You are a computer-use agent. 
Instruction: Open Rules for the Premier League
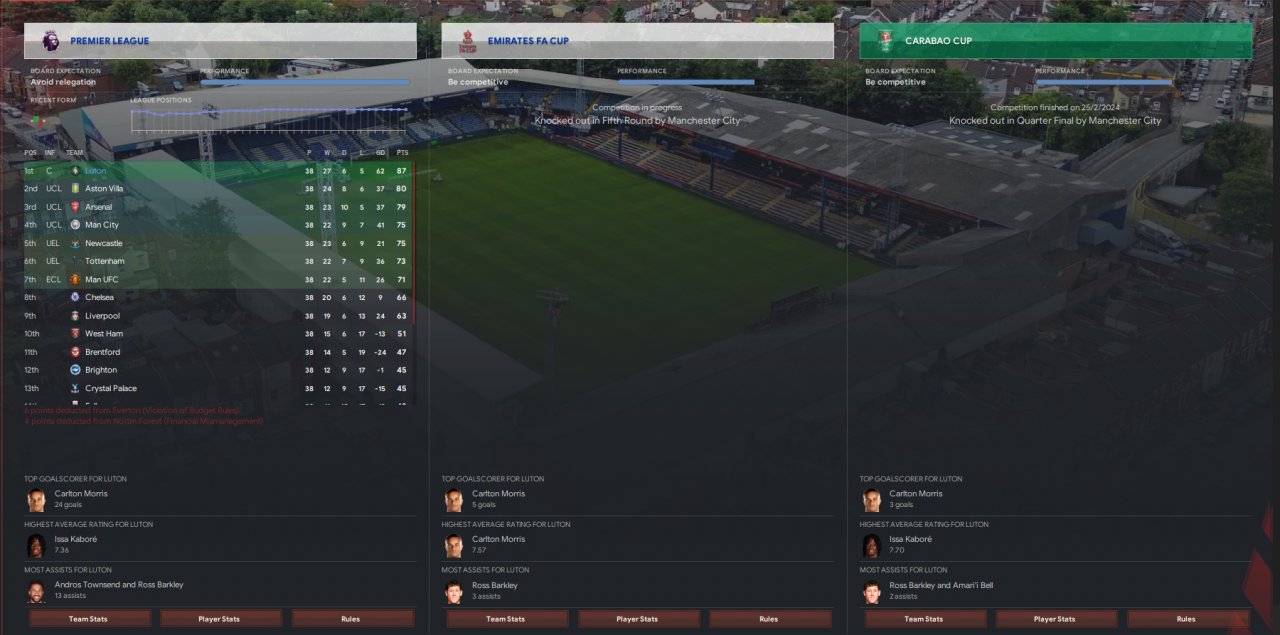click(x=350, y=619)
